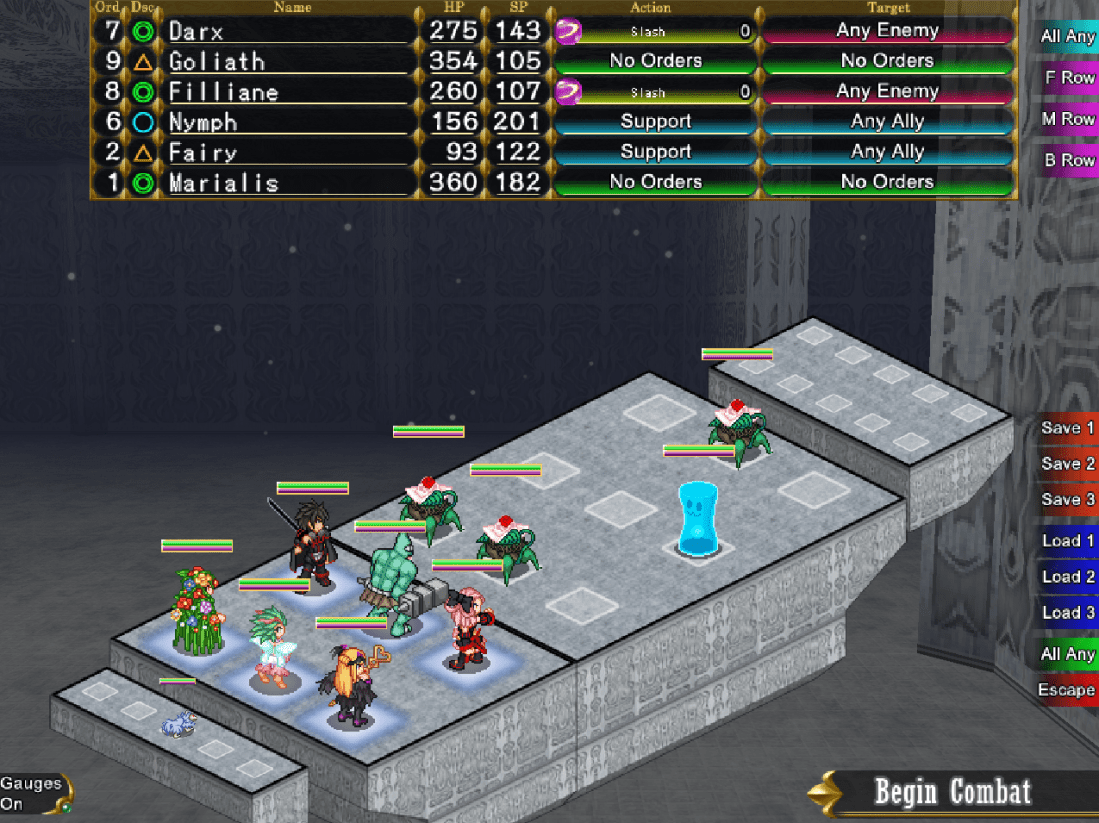Choose the Save 3 slot
This screenshot has height=823, width=1099.
[x=1067, y=500]
